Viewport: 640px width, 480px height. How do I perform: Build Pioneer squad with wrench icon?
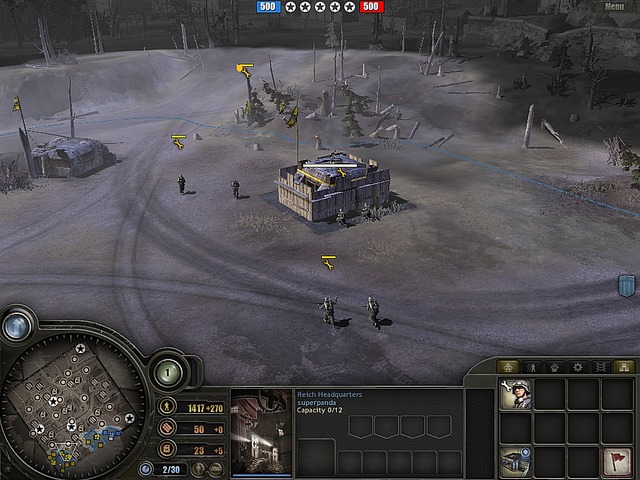point(517,394)
